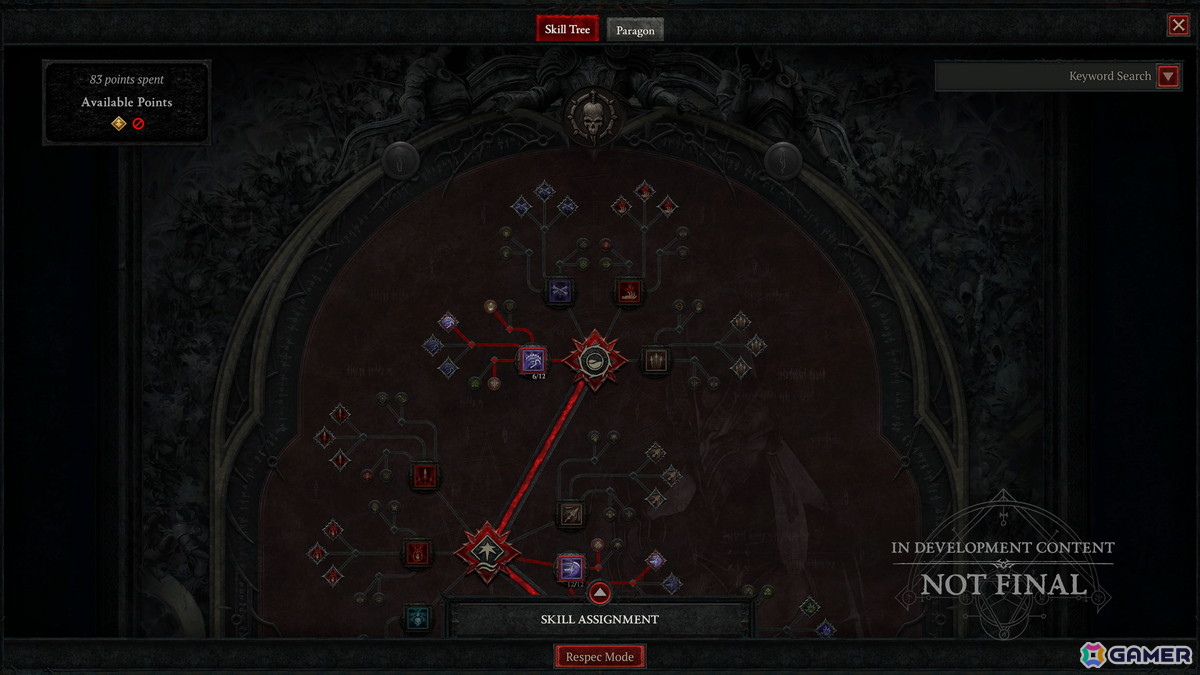Switch to the Paragon tab
Screen dimensions: 1200x675
[635, 30]
